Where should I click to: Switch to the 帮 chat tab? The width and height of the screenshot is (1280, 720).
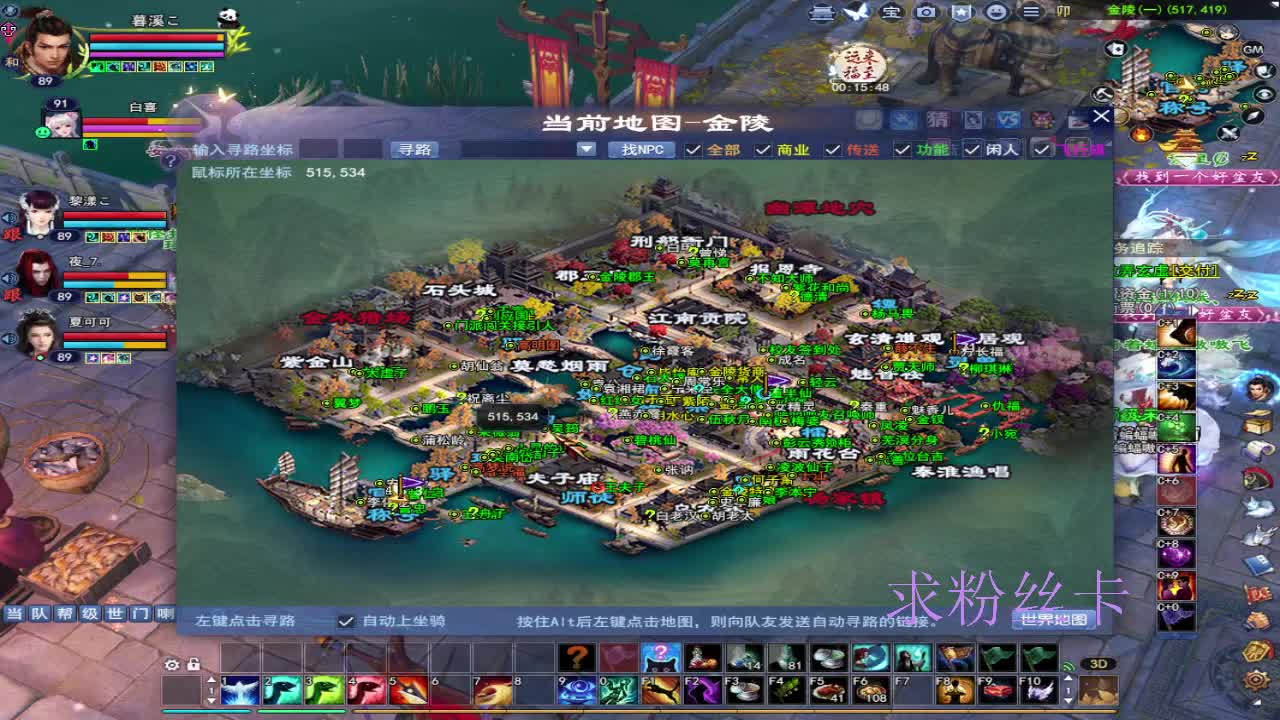(x=66, y=611)
